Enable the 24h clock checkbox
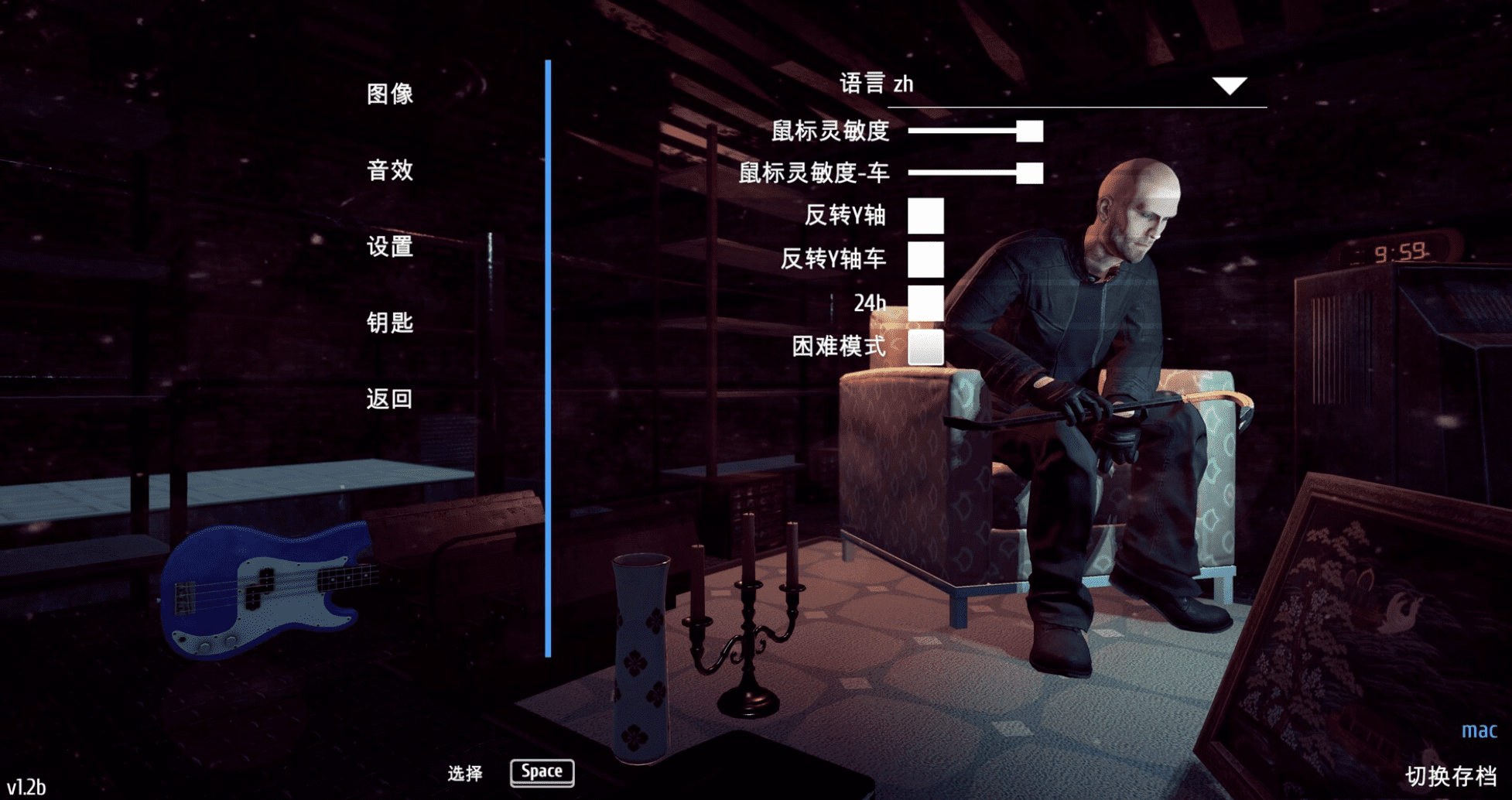This screenshot has height=800, width=1512. (925, 303)
